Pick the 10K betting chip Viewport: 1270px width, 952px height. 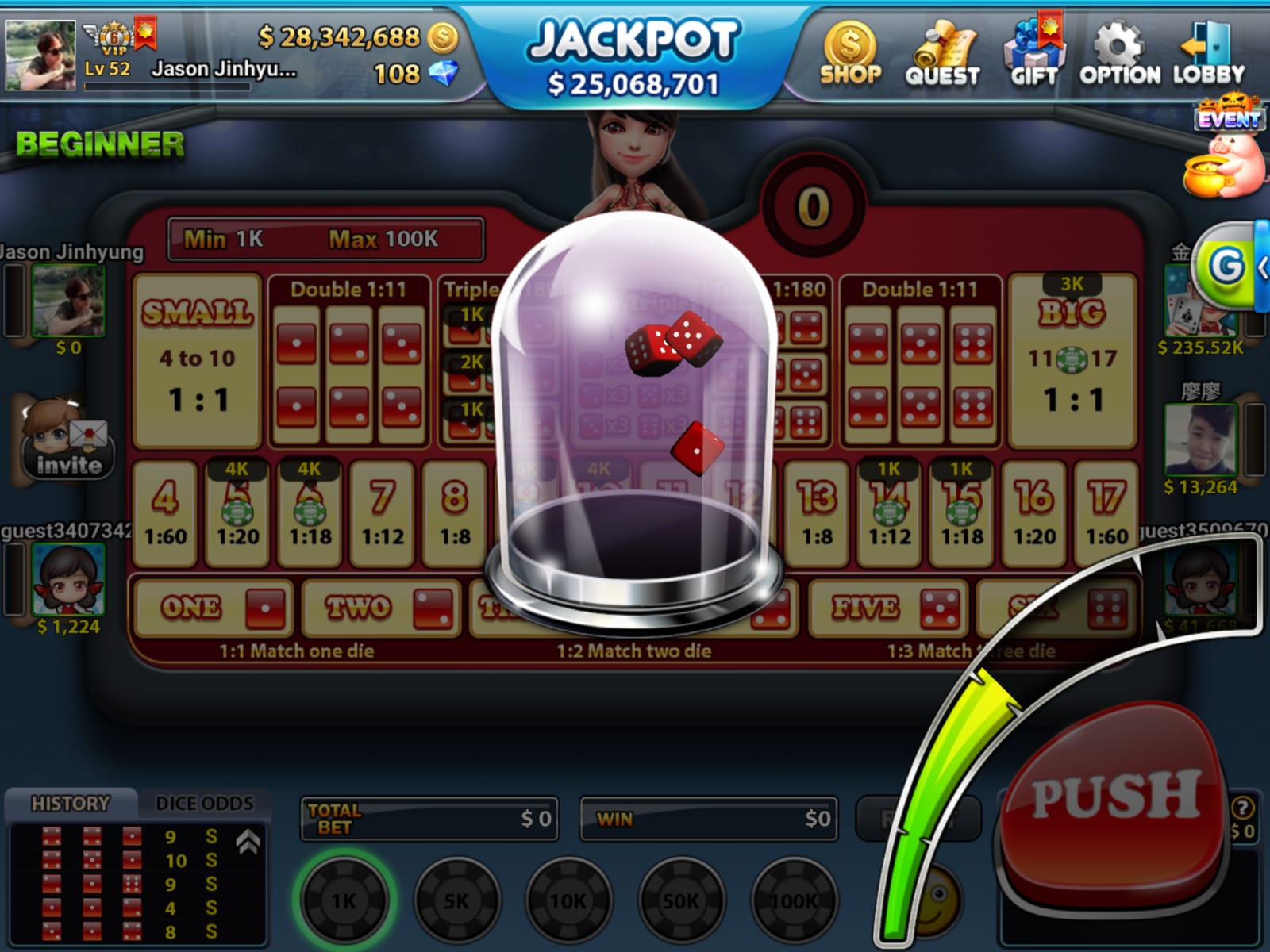click(568, 900)
